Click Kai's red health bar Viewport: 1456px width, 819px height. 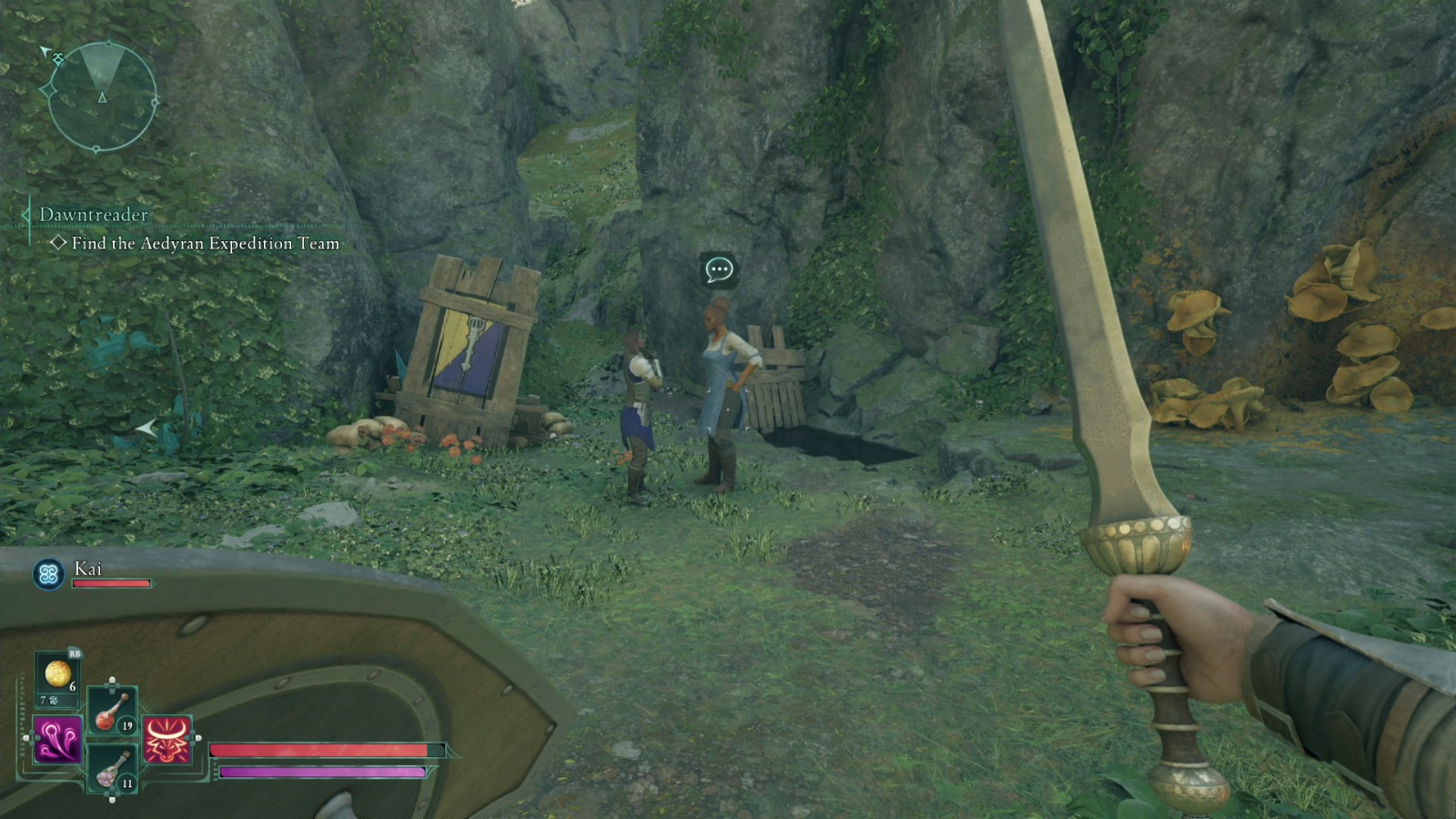(109, 582)
